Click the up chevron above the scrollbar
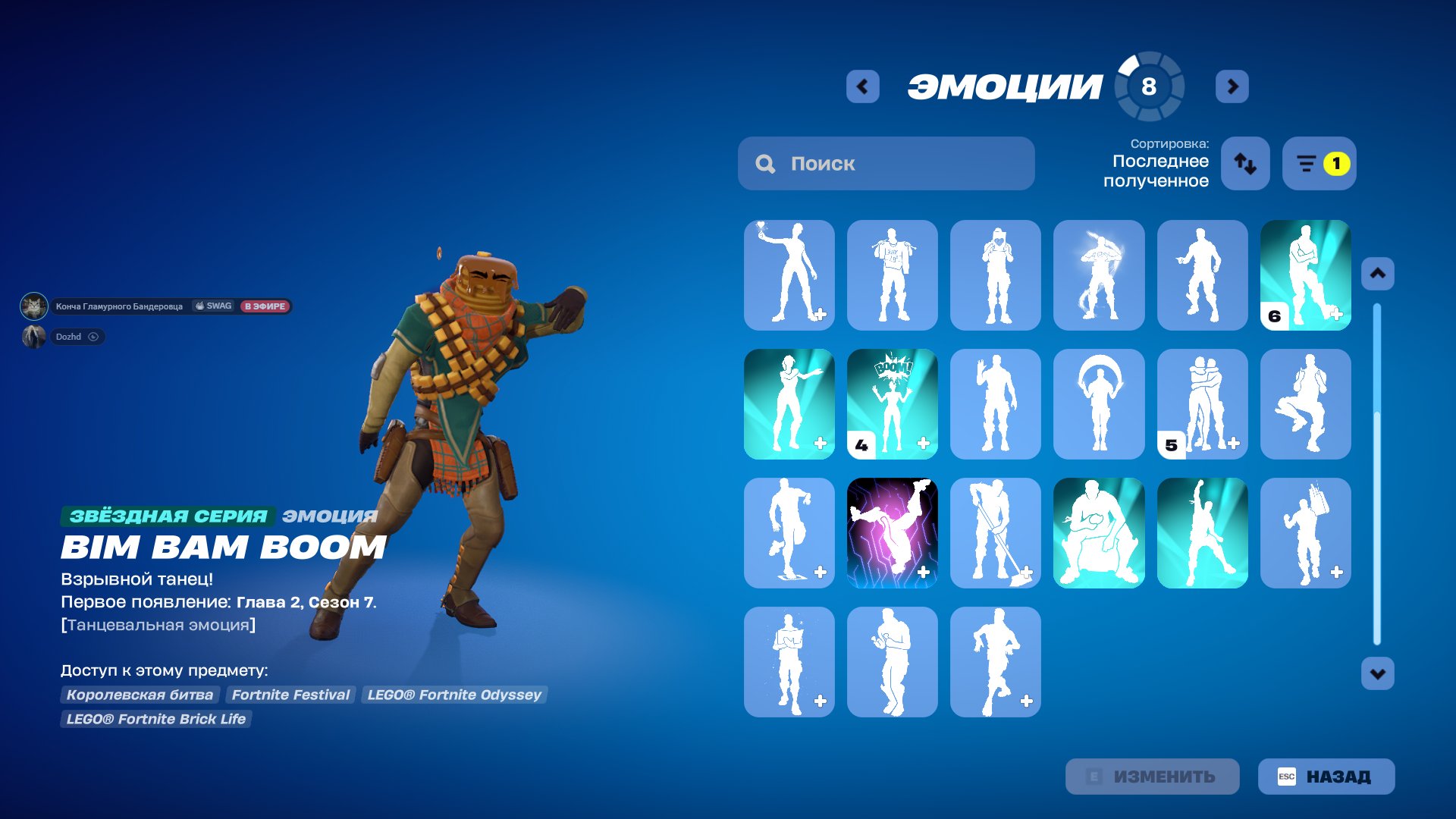Screen dimensions: 1456x819 coord(1379,274)
